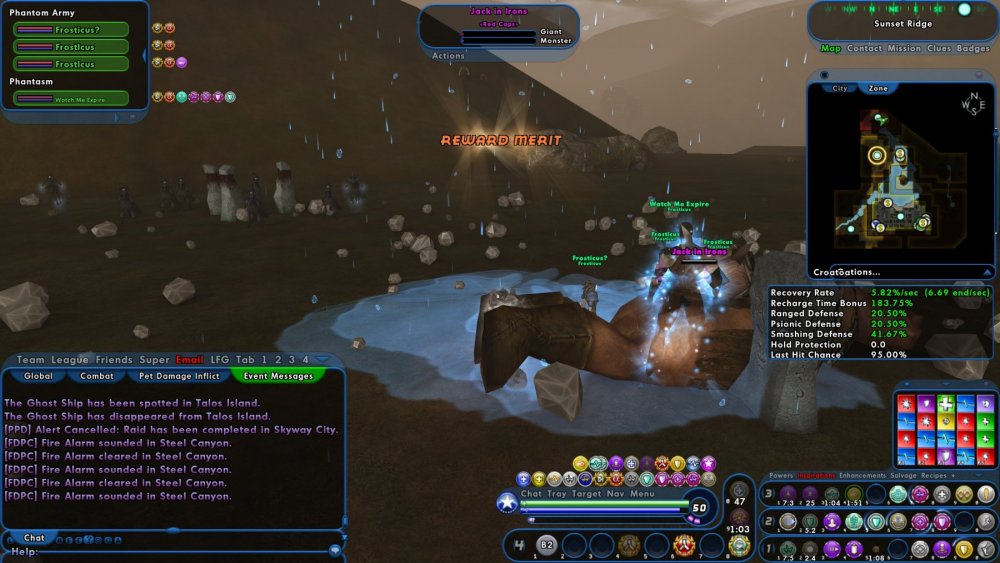Viewport: 1000px width, 563px height.
Task: Open the Email window
Action: click(190, 360)
